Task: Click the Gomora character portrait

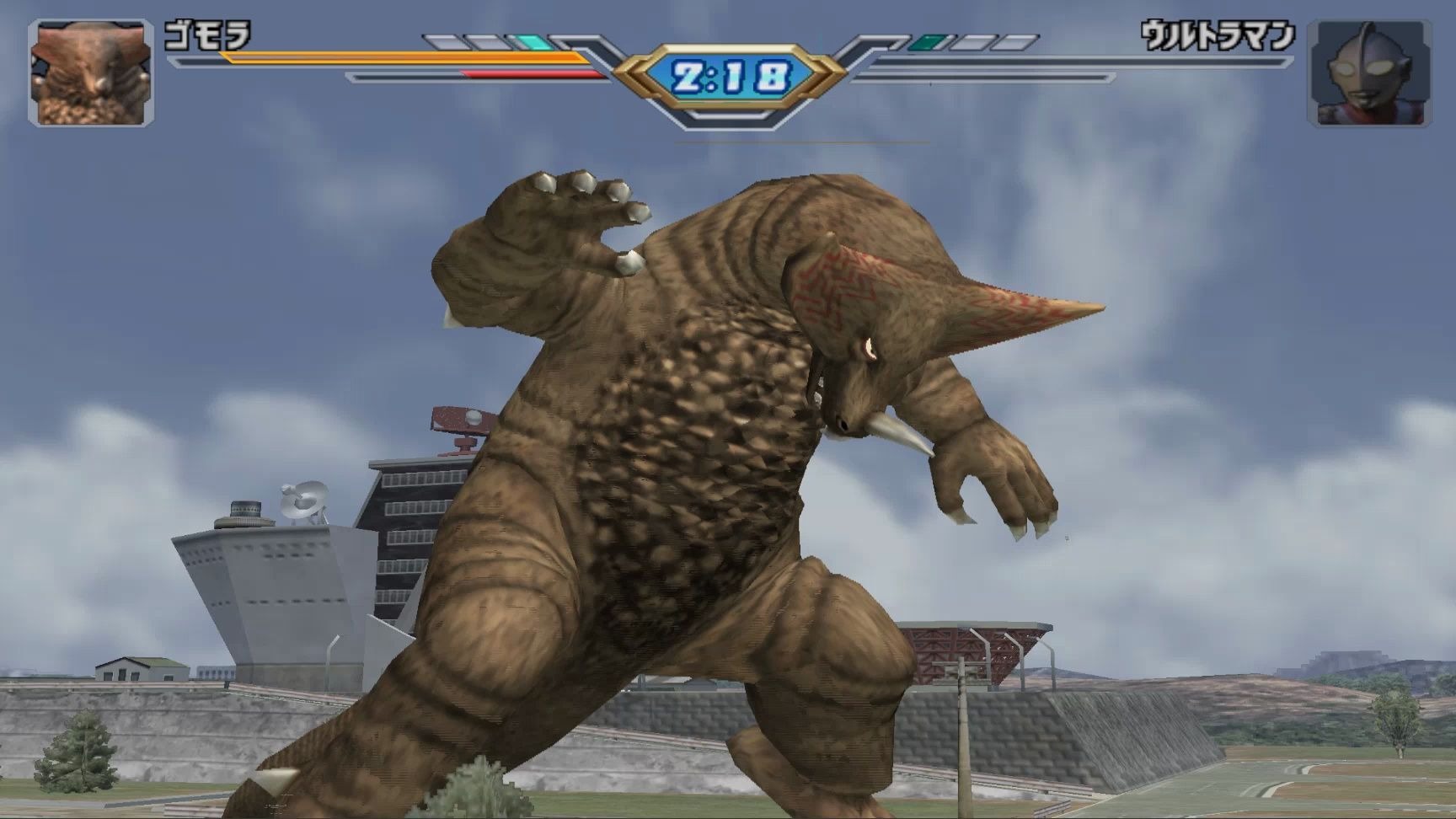Action: coord(91,73)
